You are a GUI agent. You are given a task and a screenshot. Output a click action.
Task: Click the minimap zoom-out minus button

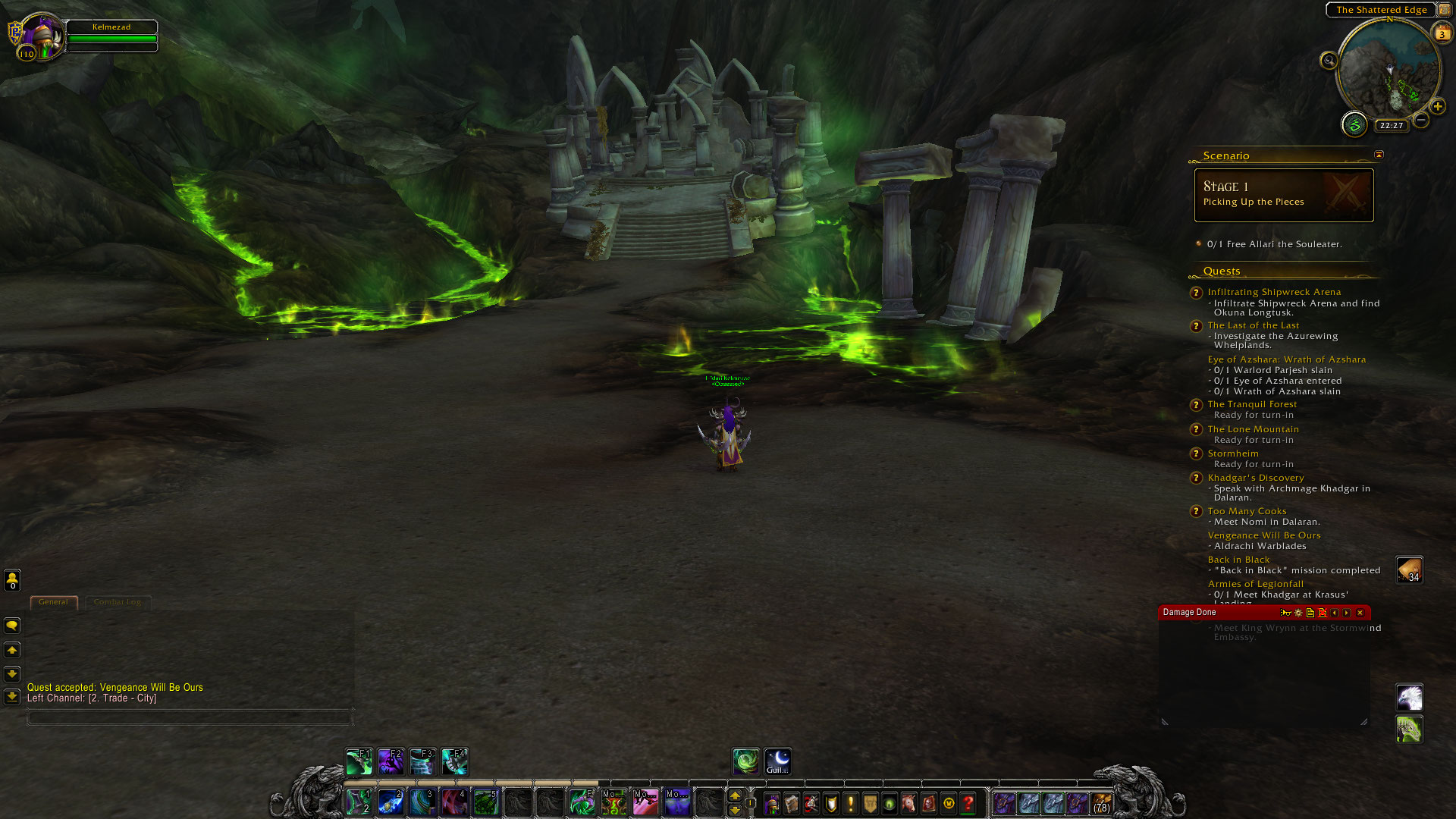[x=1421, y=120]
